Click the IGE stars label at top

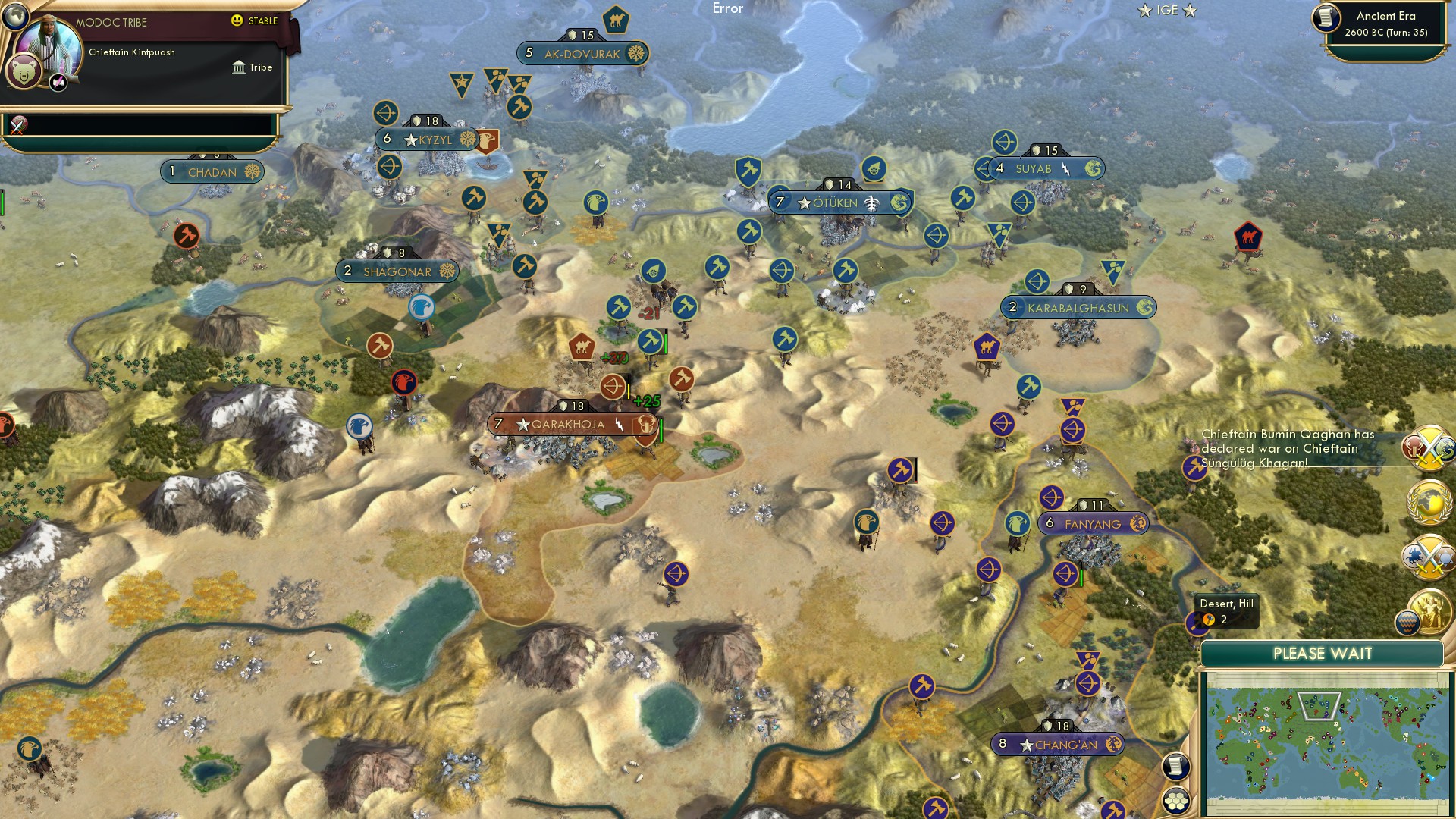pyautogui.click(x=1166, y=11)
